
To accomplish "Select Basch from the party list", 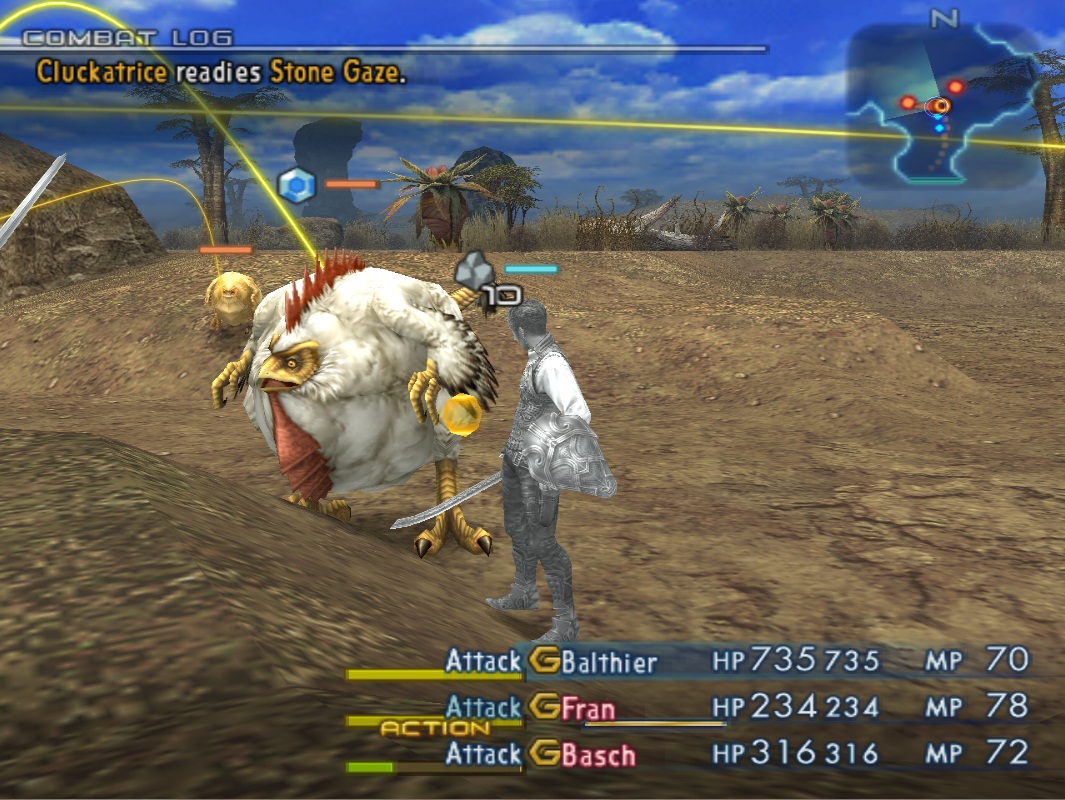I will (x=598, y=754).
